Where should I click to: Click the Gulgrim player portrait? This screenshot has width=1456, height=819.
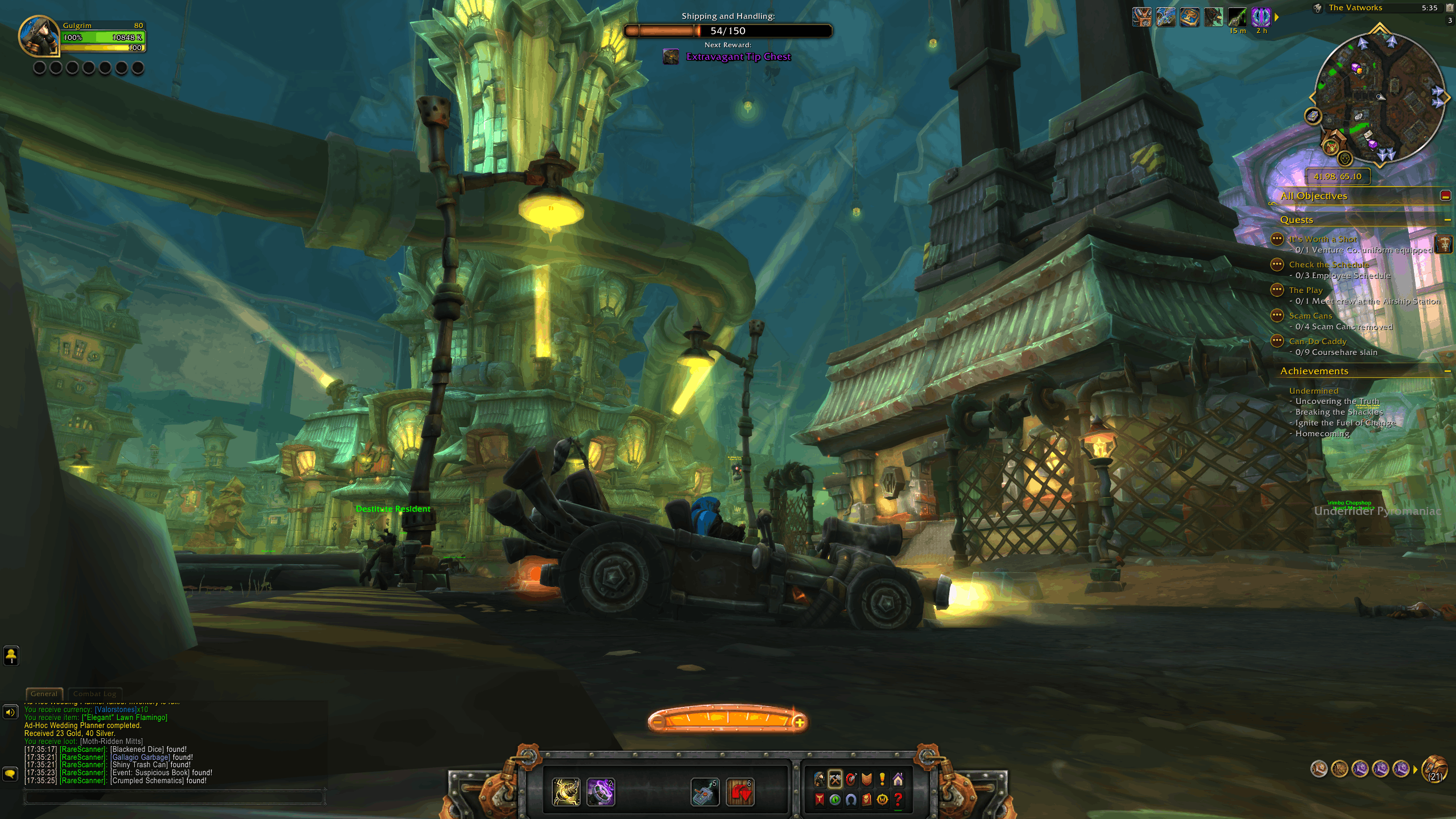click(39, 36)
